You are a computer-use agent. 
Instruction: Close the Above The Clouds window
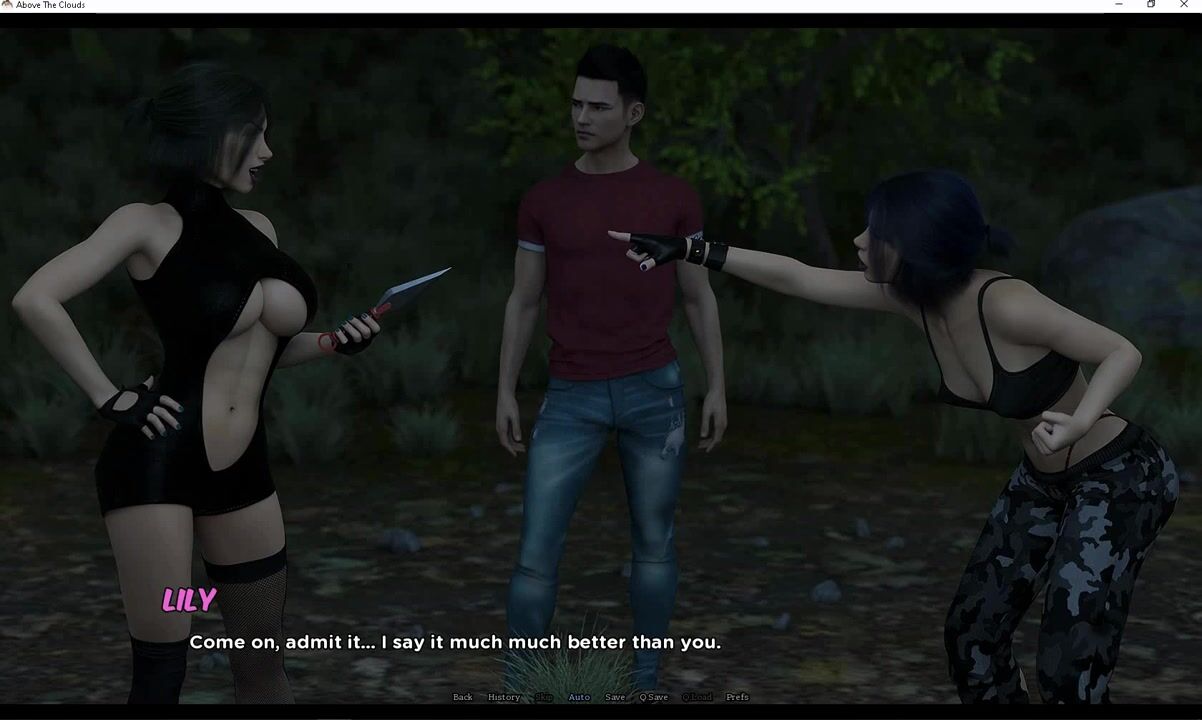tap(1184, 5)
